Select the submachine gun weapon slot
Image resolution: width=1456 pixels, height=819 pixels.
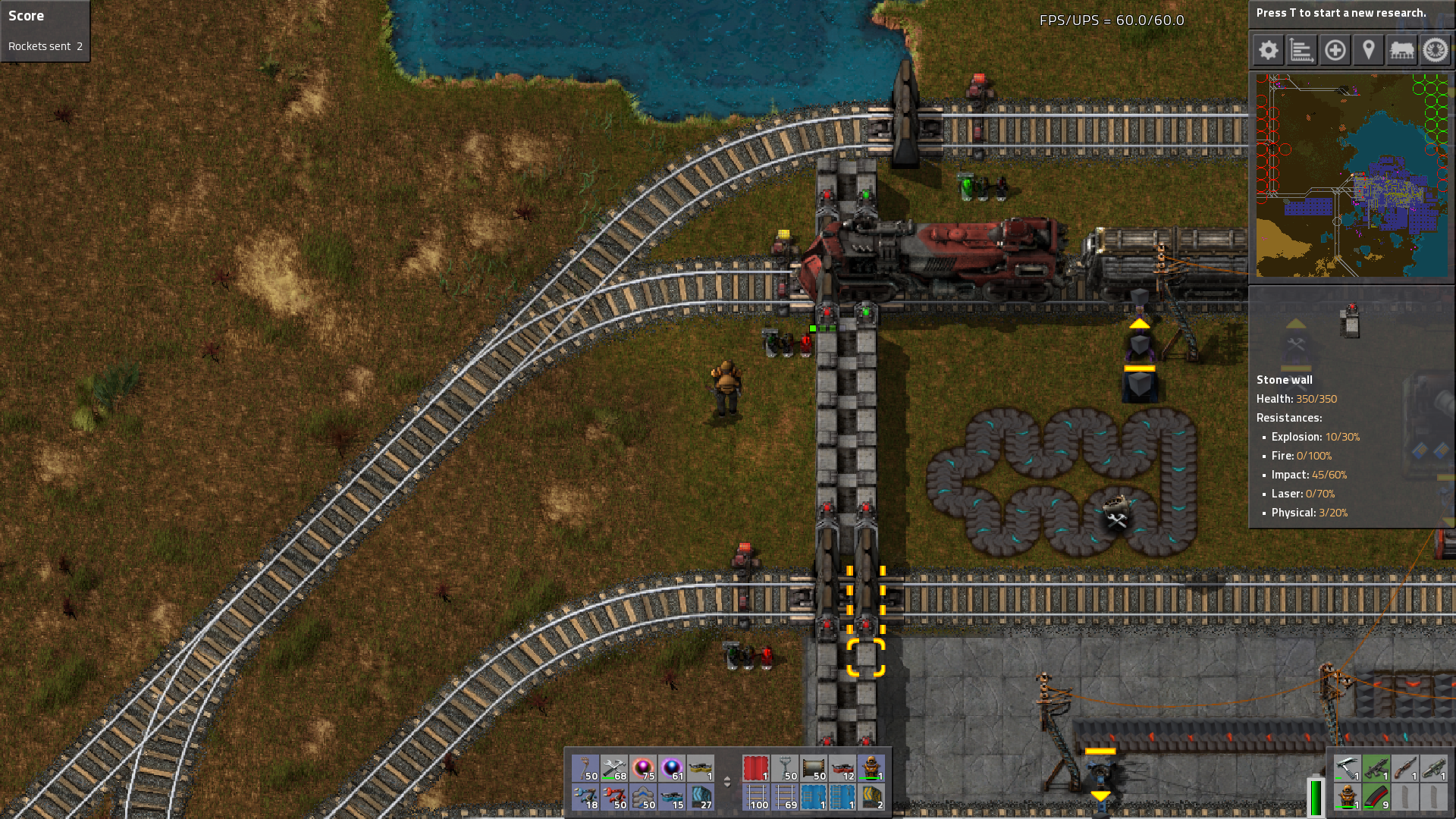tap(1376, 768)
